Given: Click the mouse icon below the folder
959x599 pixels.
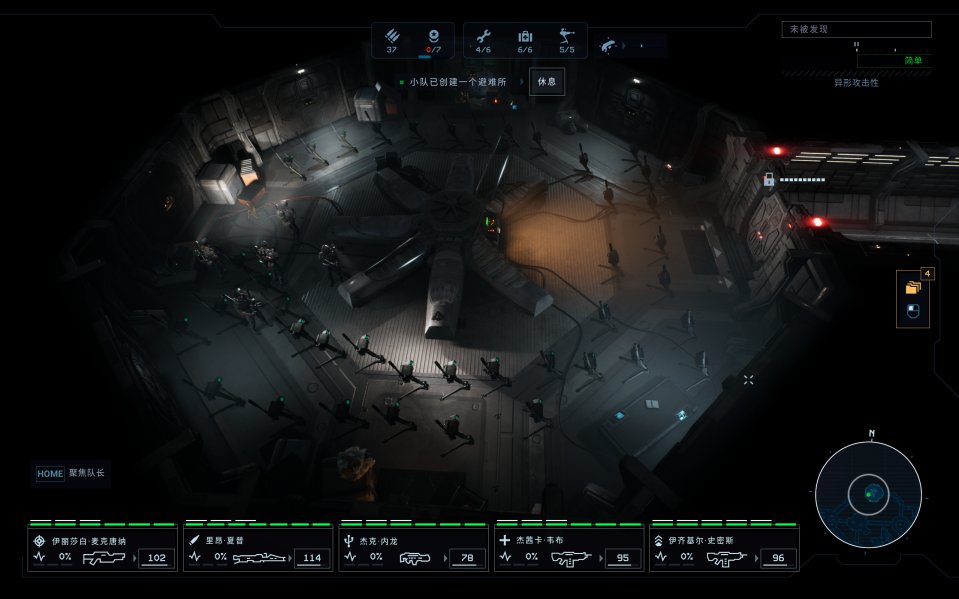Looking at the screenshot, I should tap(912, 312).
